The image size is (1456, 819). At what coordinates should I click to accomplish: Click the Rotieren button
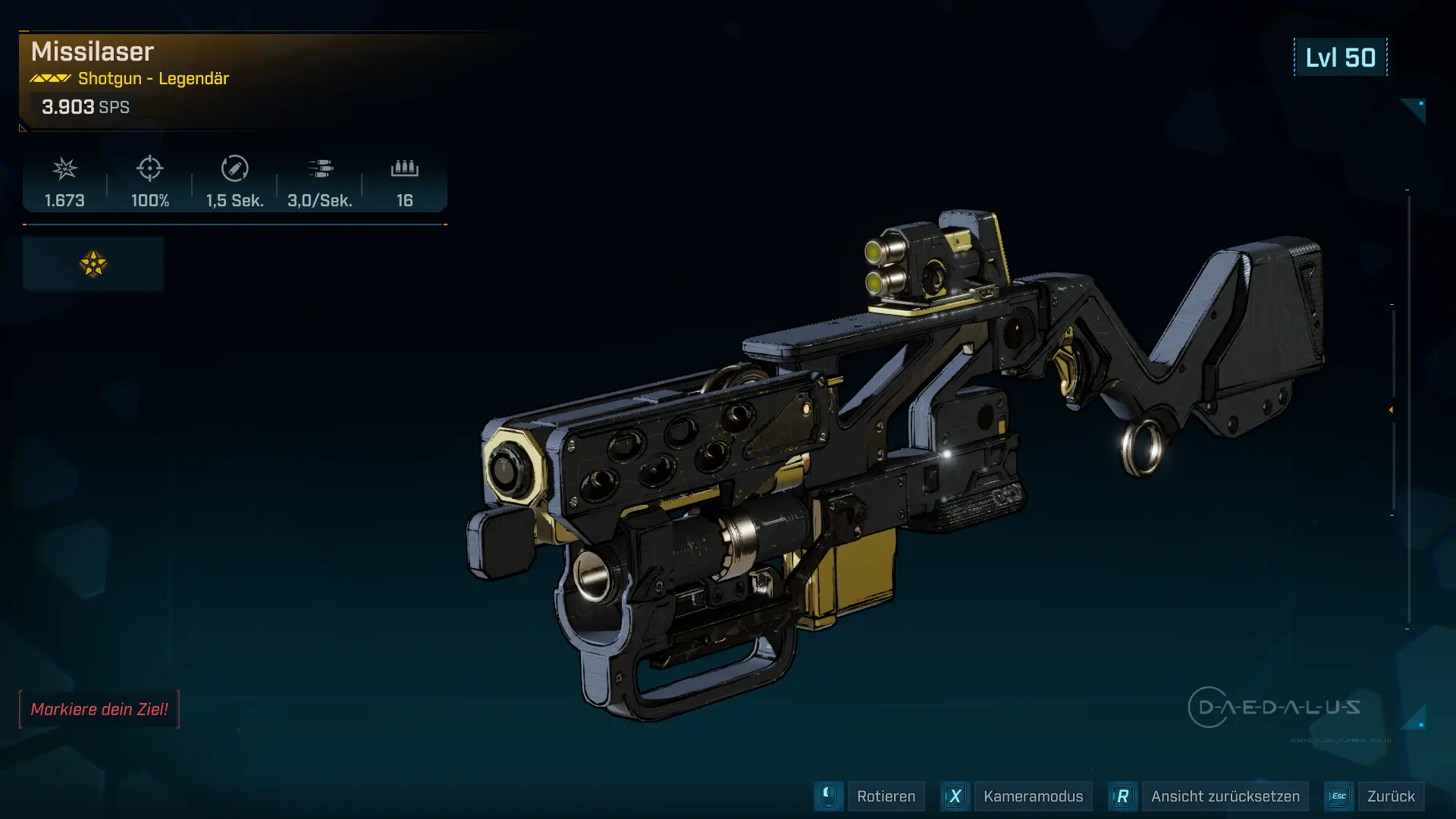pos(885,796)
